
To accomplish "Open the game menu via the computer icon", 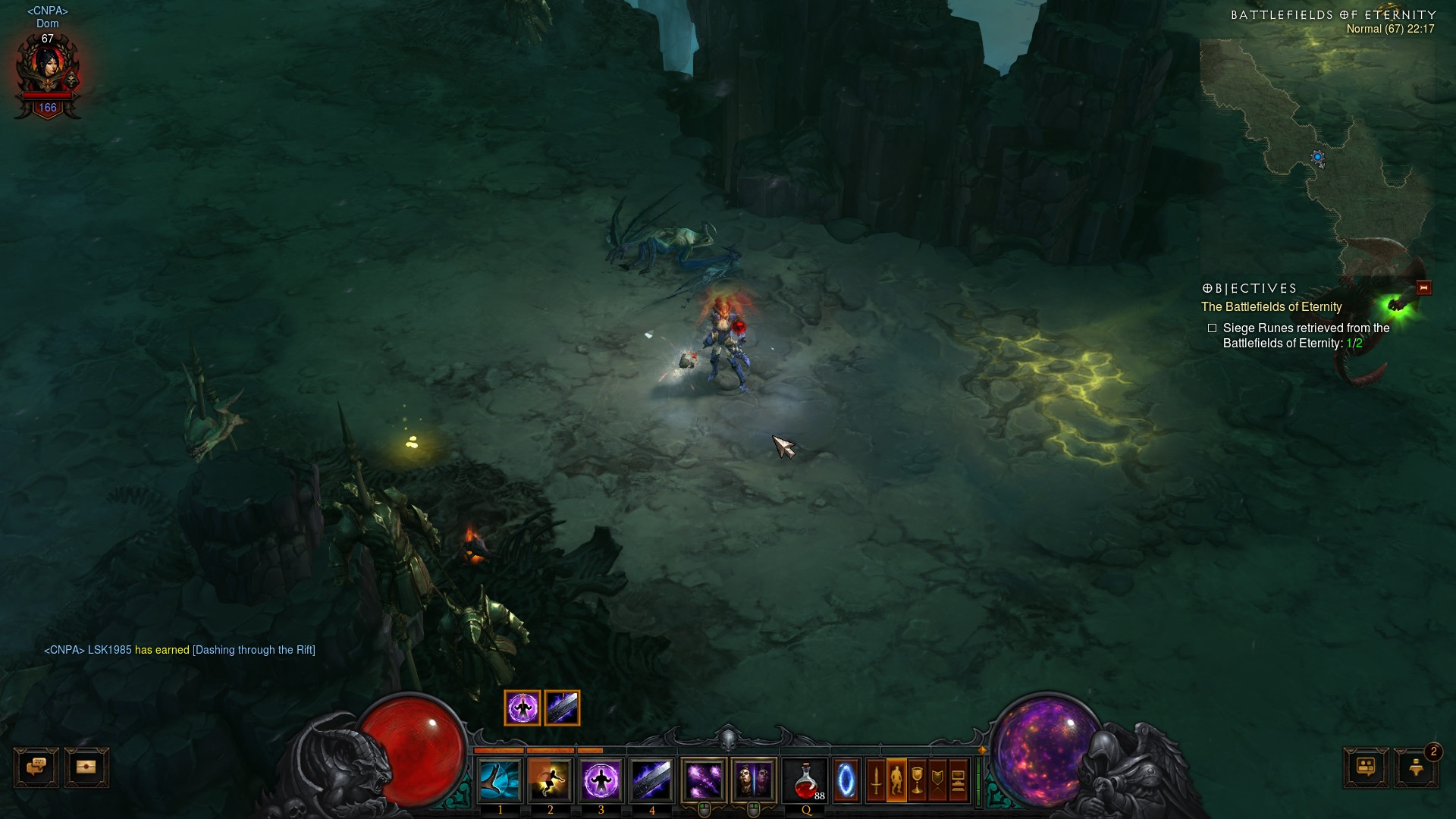I will [x=958, y=780].
